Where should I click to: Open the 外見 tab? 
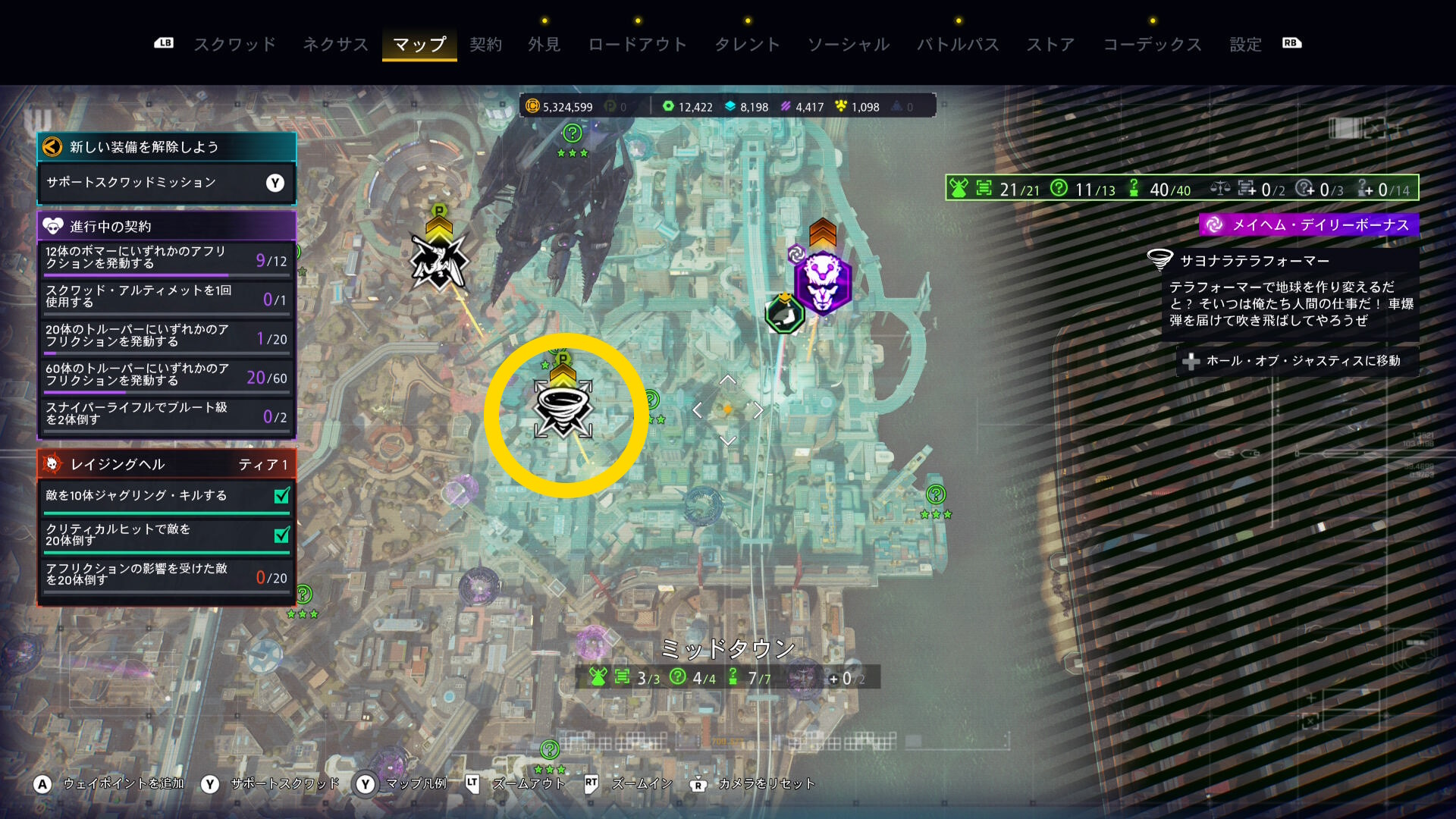544,44
